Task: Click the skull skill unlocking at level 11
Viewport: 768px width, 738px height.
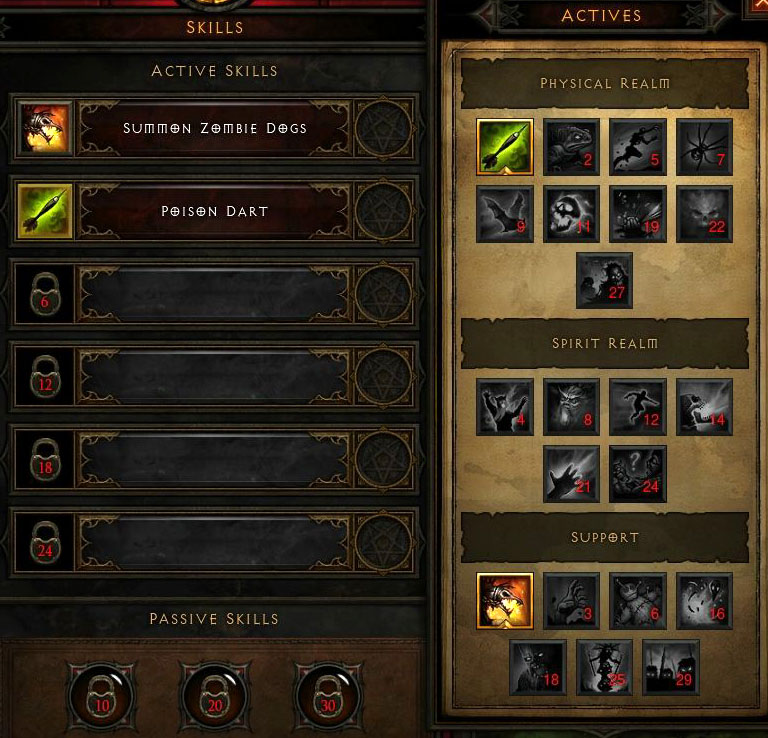Action: [x=572, y=213]
